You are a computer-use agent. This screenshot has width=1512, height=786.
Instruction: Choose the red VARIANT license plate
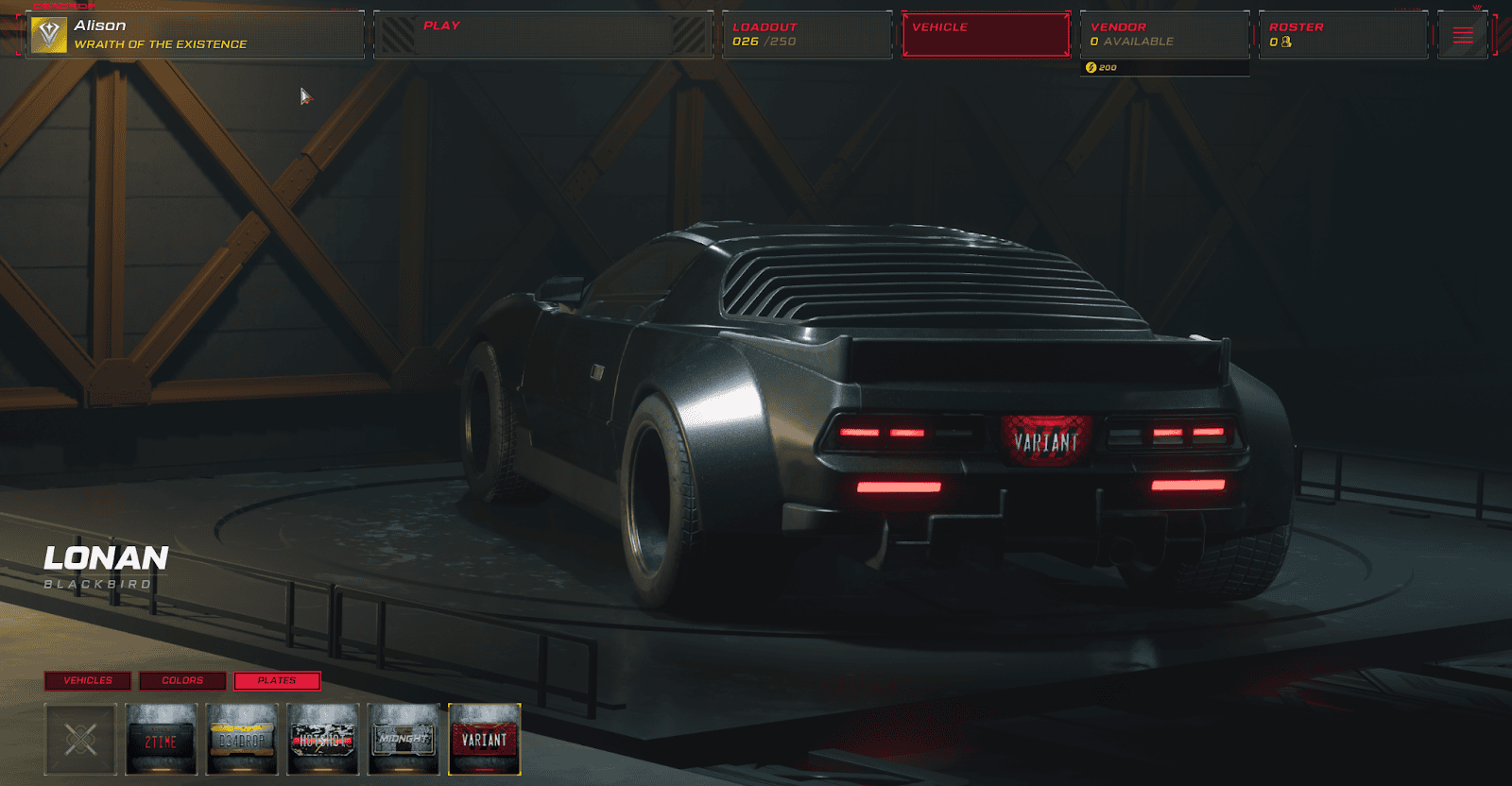tap(485, 739)
